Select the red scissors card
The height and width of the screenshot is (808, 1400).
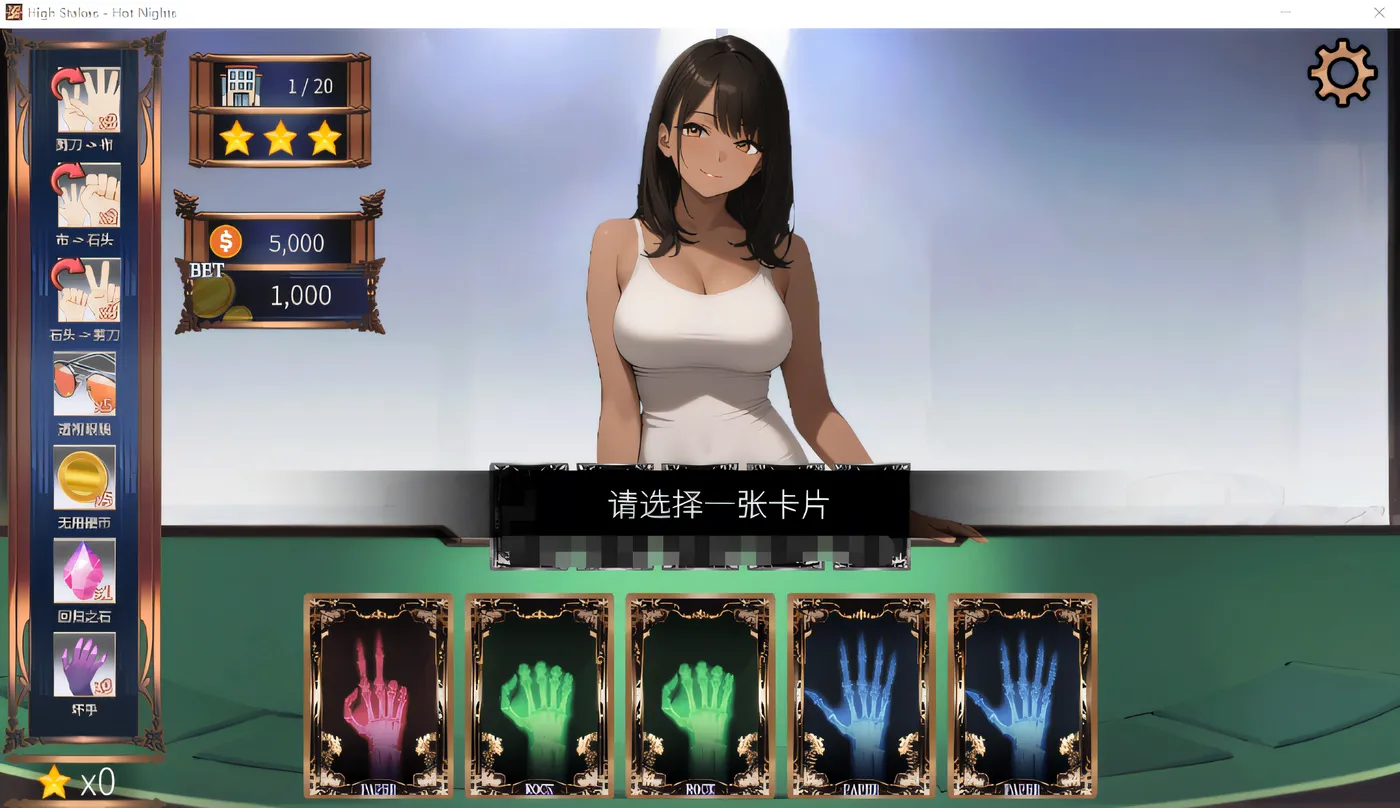377,695
